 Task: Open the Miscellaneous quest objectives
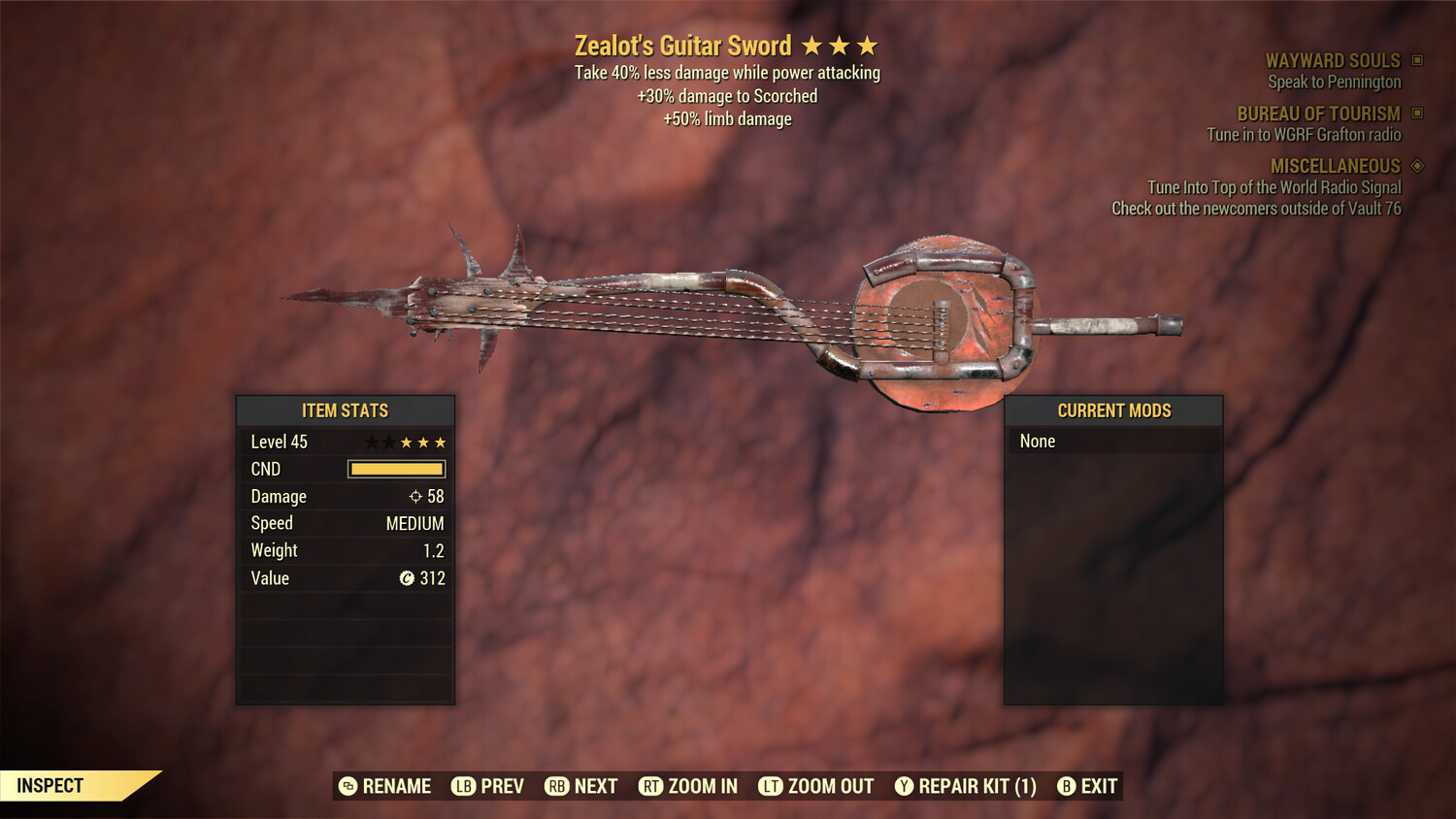[1335, 167]
